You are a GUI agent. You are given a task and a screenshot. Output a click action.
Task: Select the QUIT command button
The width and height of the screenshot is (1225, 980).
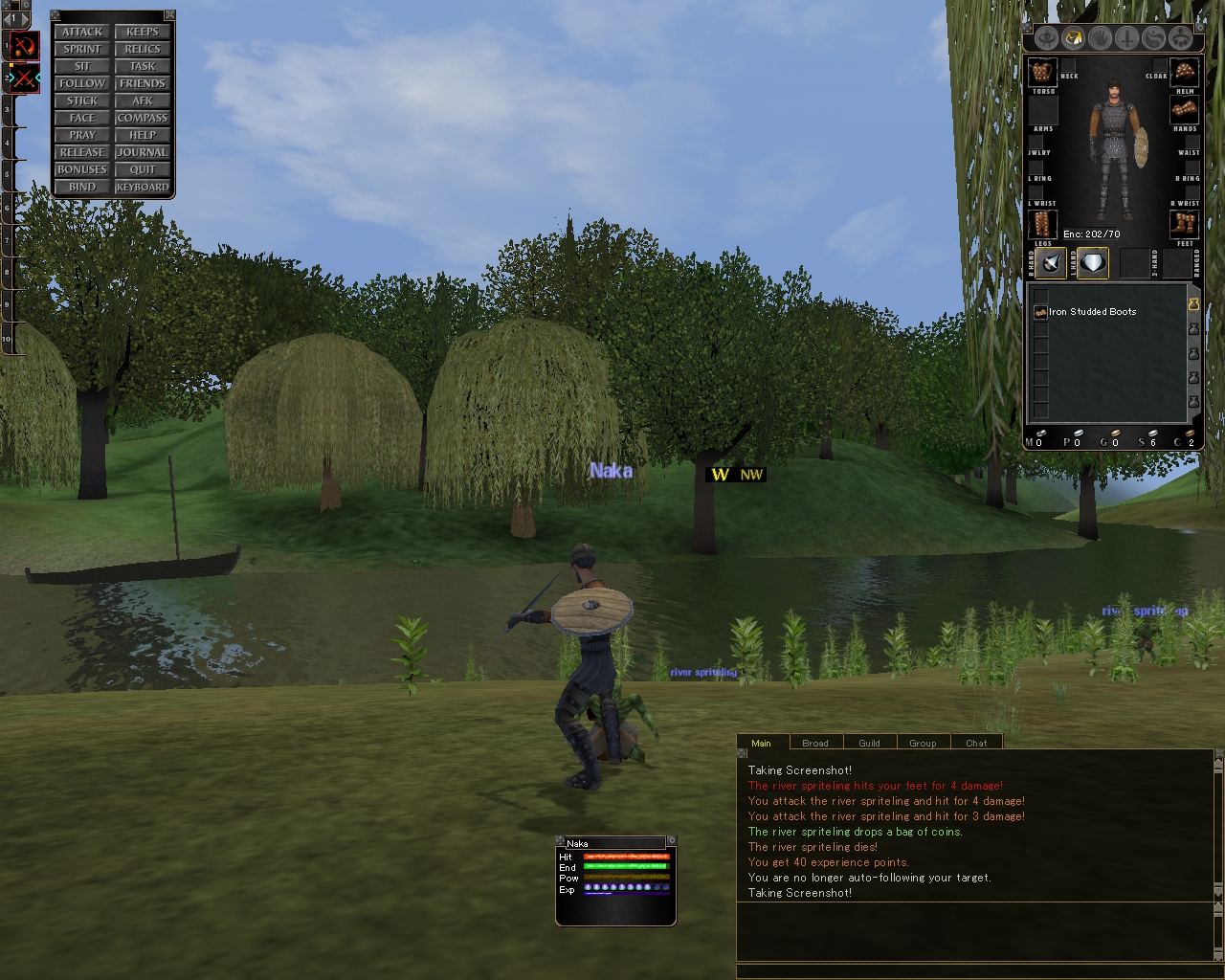tap(143, 169)
